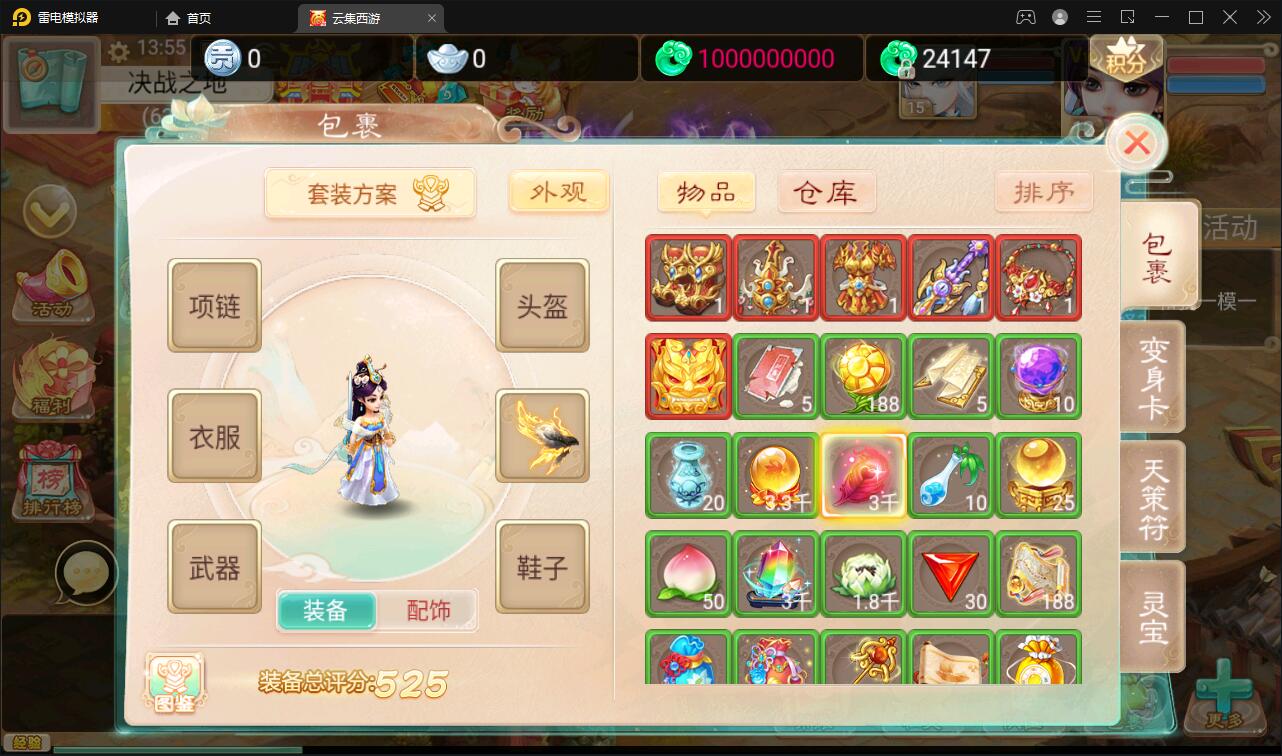Open the 灵宝 sidebar tab

[x=1158, y=615]
